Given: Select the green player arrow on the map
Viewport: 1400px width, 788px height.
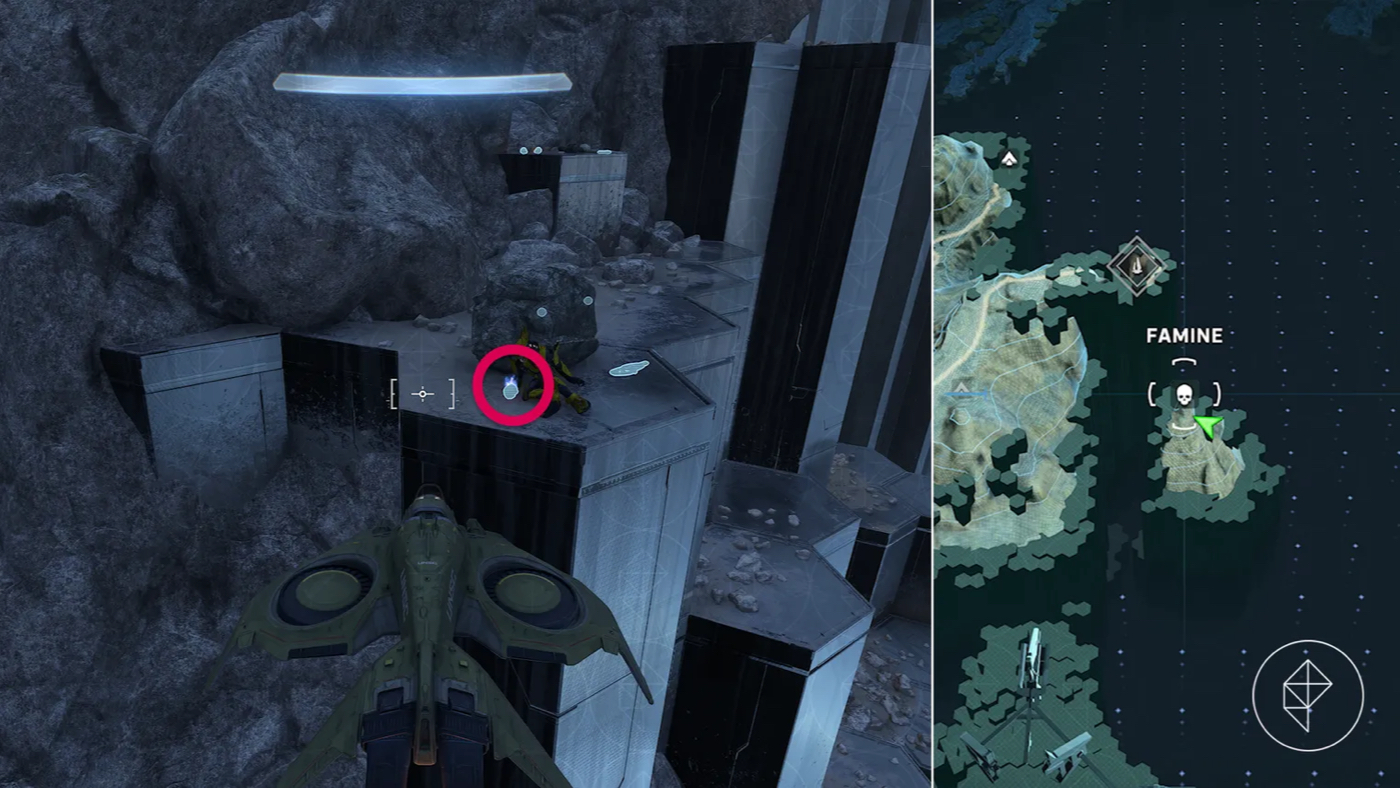Looking at the screenshot, I should 1208,427.
